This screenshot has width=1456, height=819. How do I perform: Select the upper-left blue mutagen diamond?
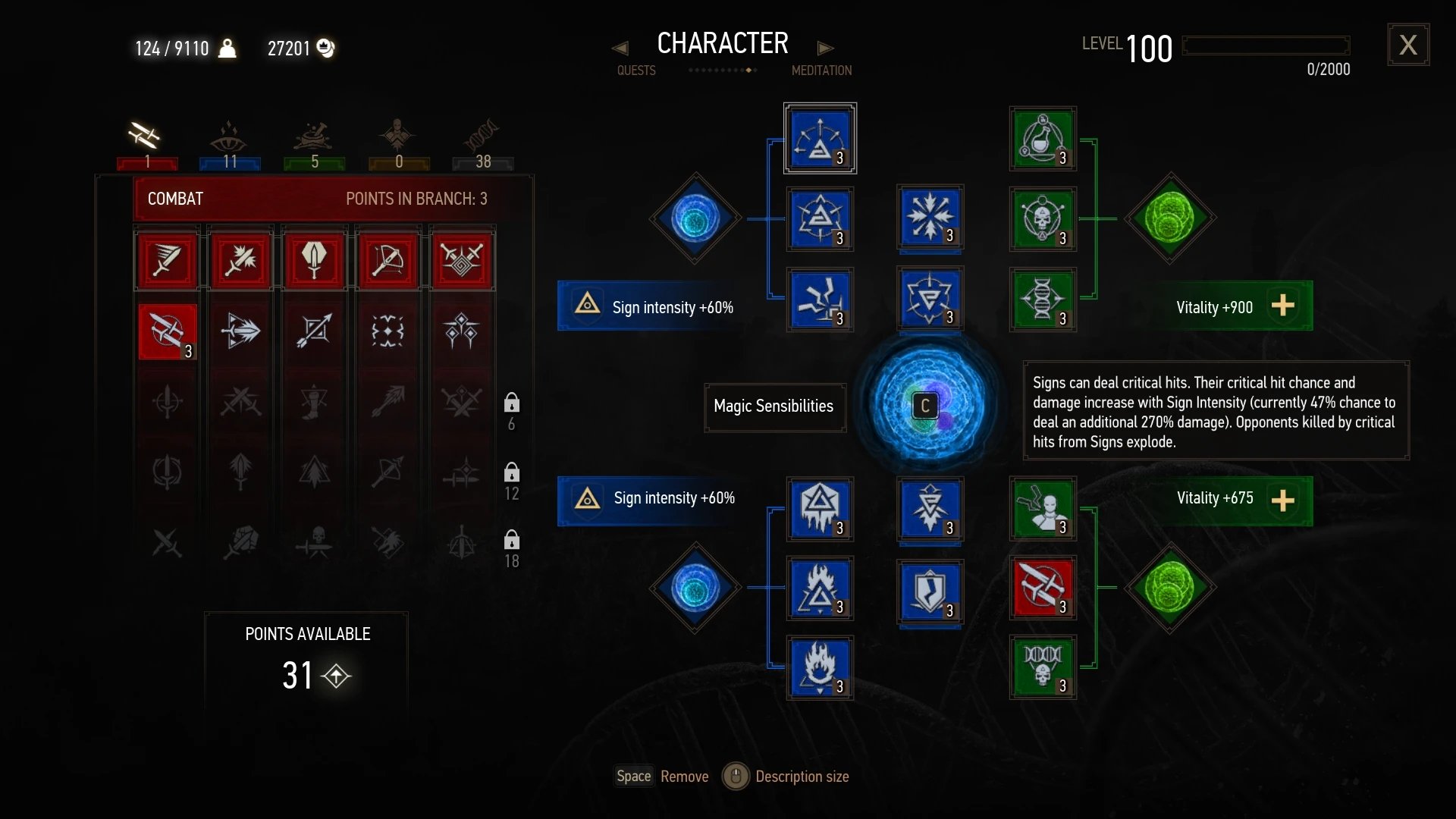pos(695,218)
